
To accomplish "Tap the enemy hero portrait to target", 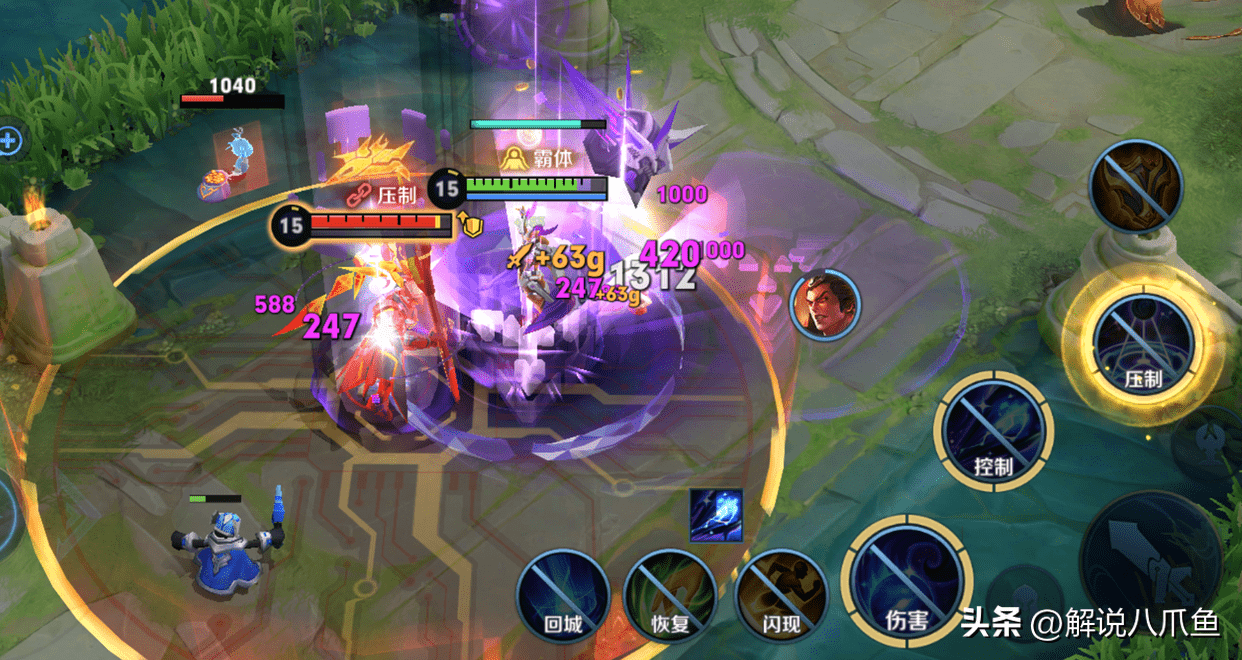I will click(825, 305).
